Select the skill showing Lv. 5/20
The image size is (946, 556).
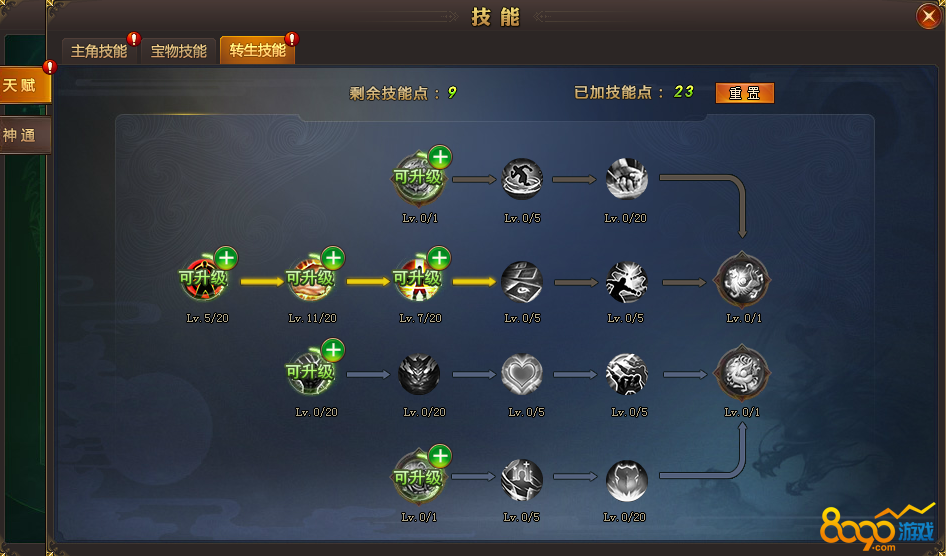click(x=203, y=281)
